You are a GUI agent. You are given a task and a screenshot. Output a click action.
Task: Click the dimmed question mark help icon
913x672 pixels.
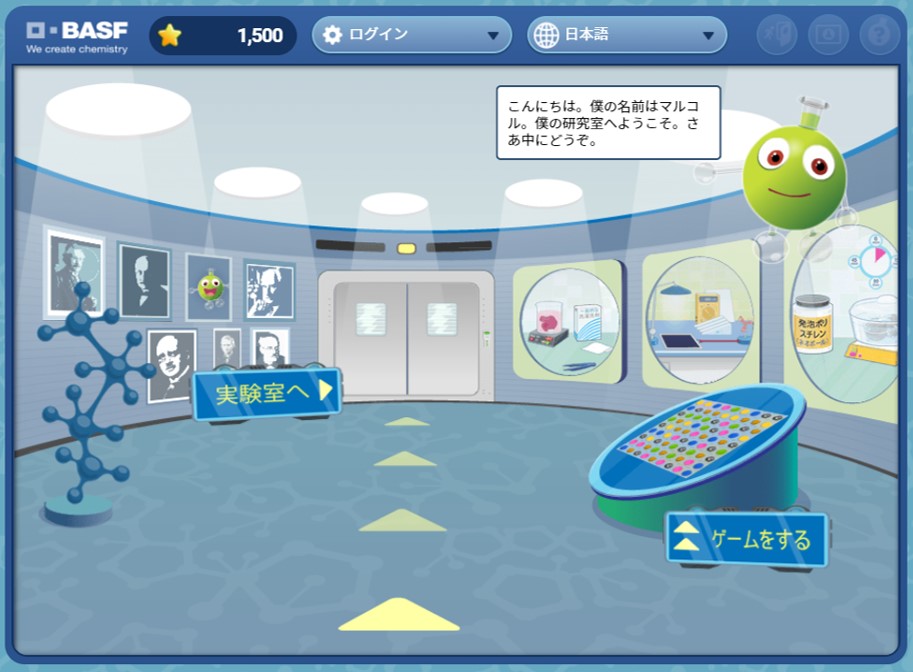point(879,35)
